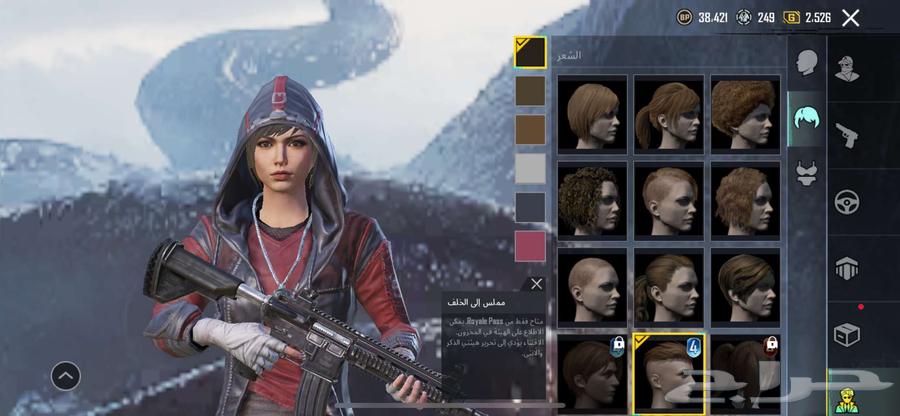The width and height of the screenshot is (900, 416).
Task: Open the hair tab with wig icon
Action: click(x=807, y=120)
